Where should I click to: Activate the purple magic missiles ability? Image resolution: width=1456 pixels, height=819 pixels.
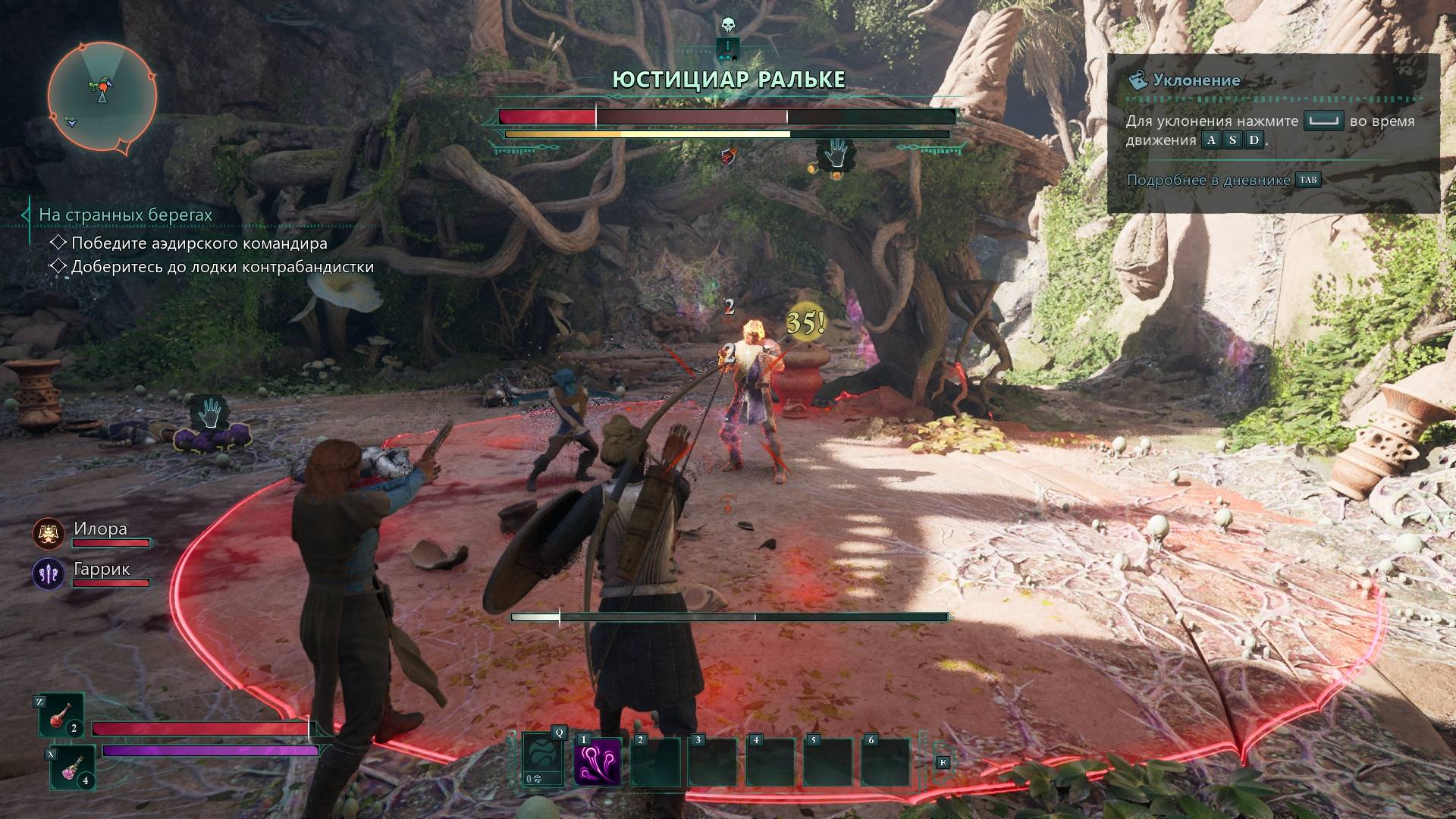(598, 761)
